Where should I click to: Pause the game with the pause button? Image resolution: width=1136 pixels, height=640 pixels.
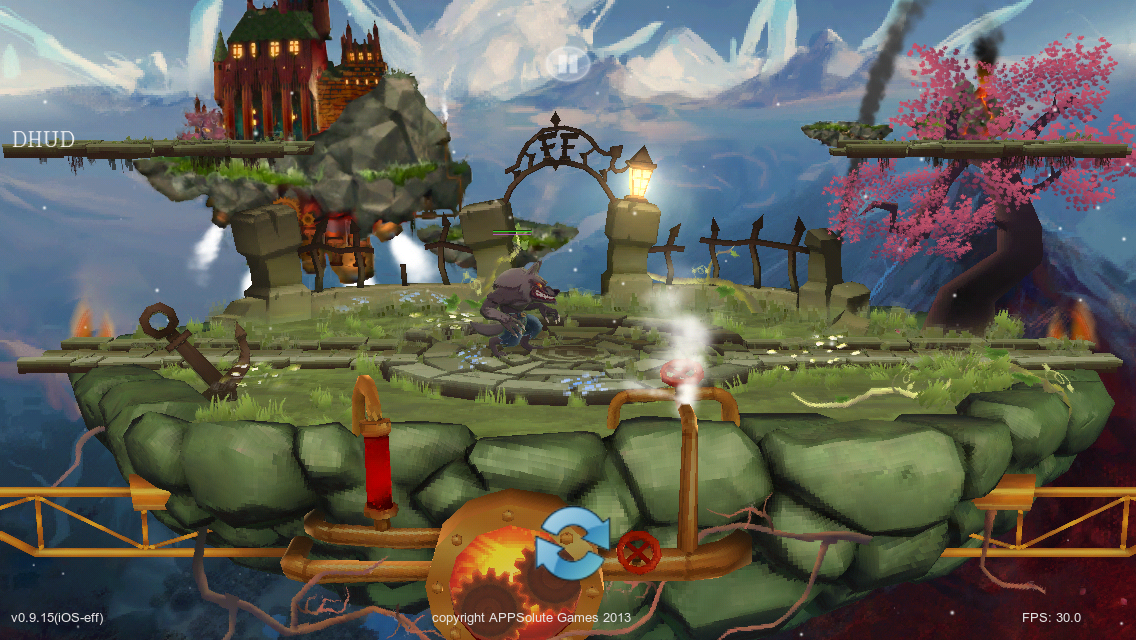tap(567, 64)
